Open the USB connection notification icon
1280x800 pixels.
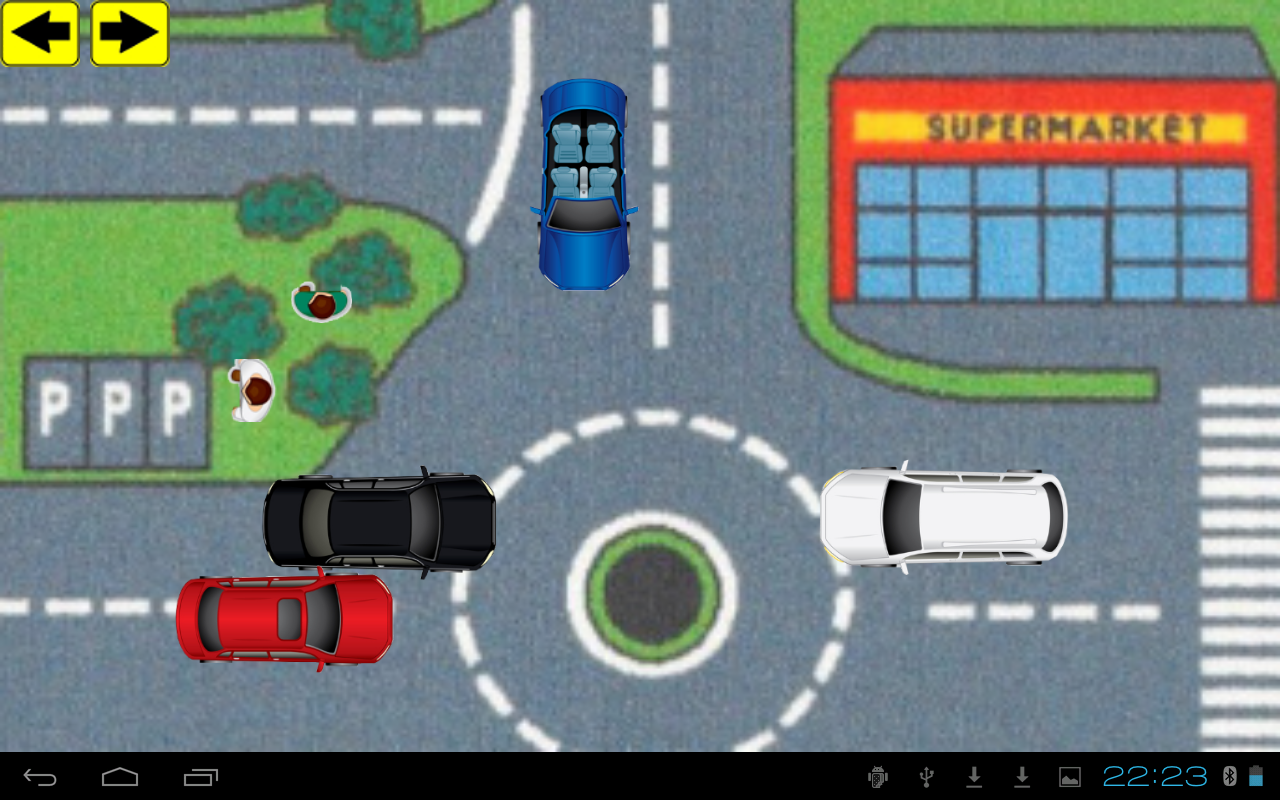926,778
